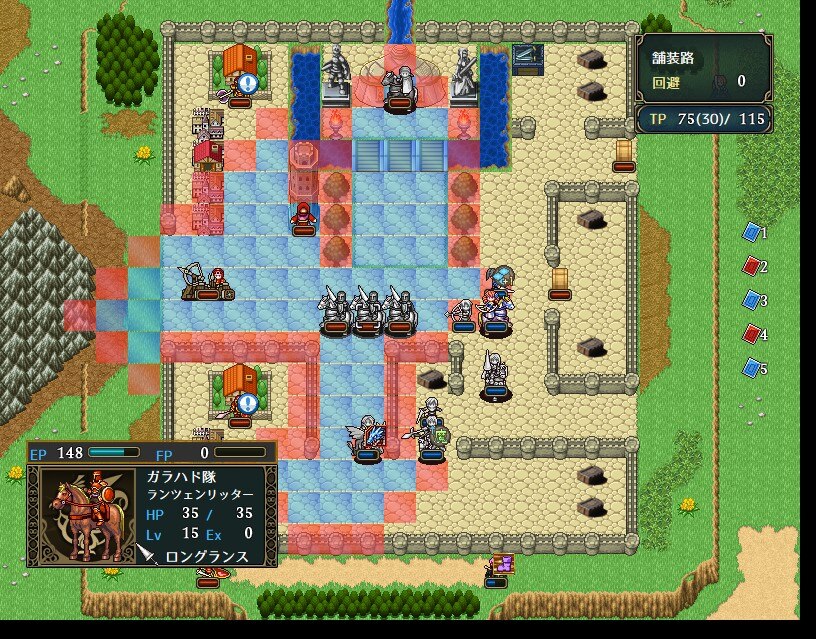
Task: Select the red turn order card numbered 2
Action: pos(752,266)
